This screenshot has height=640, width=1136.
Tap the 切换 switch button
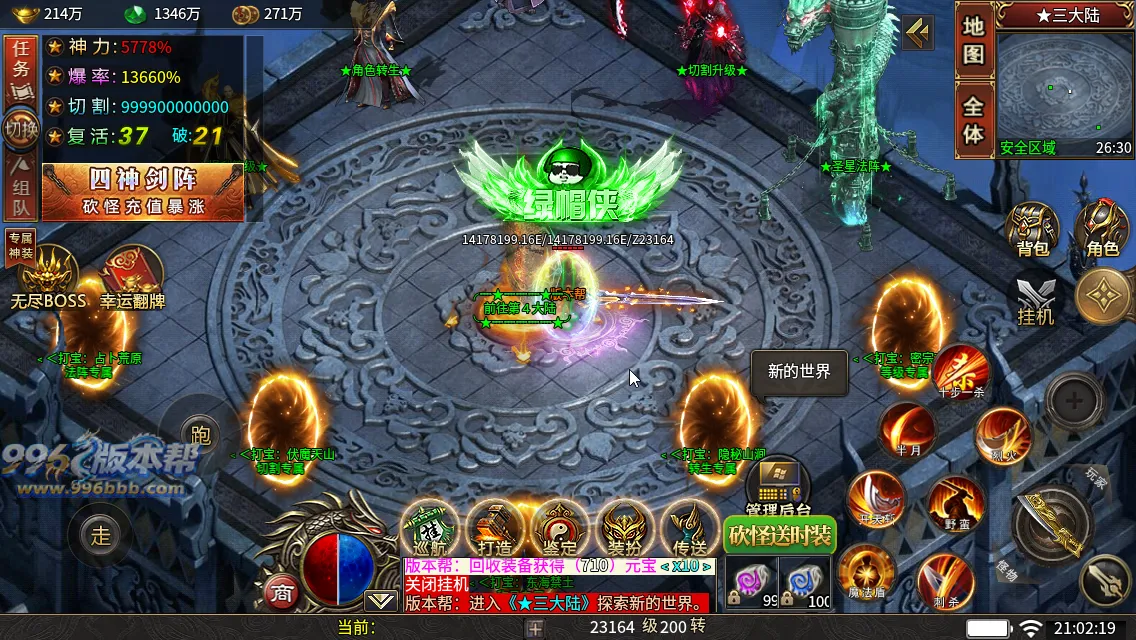point(21,128)
